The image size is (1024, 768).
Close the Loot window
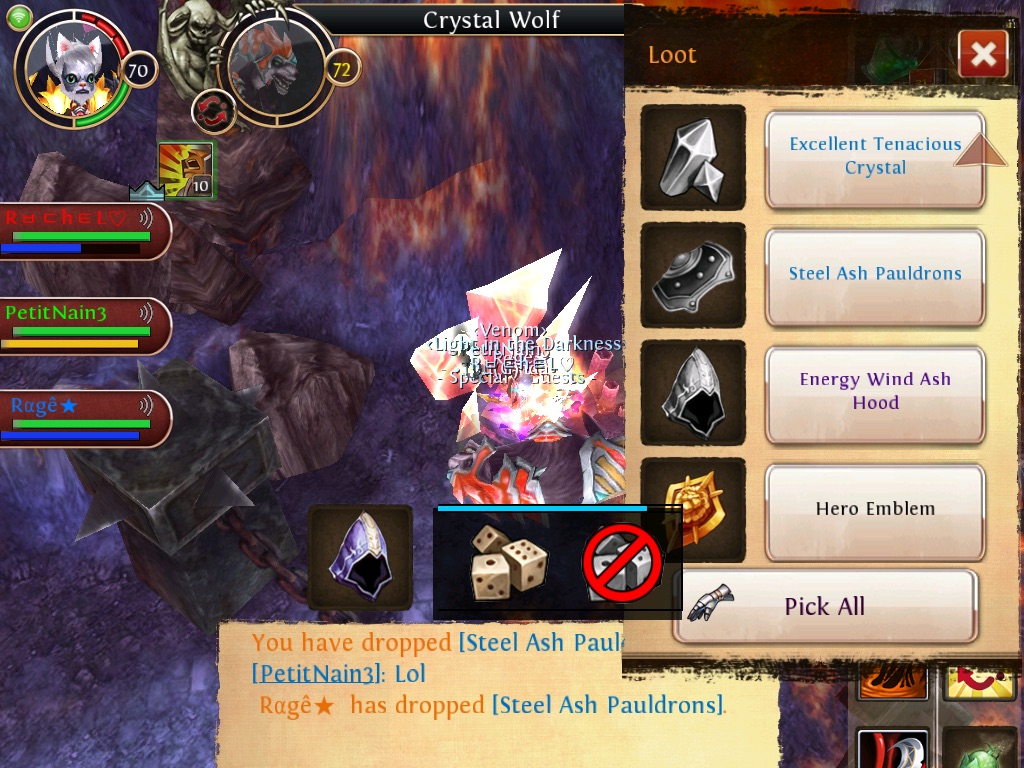click(982, 54)
